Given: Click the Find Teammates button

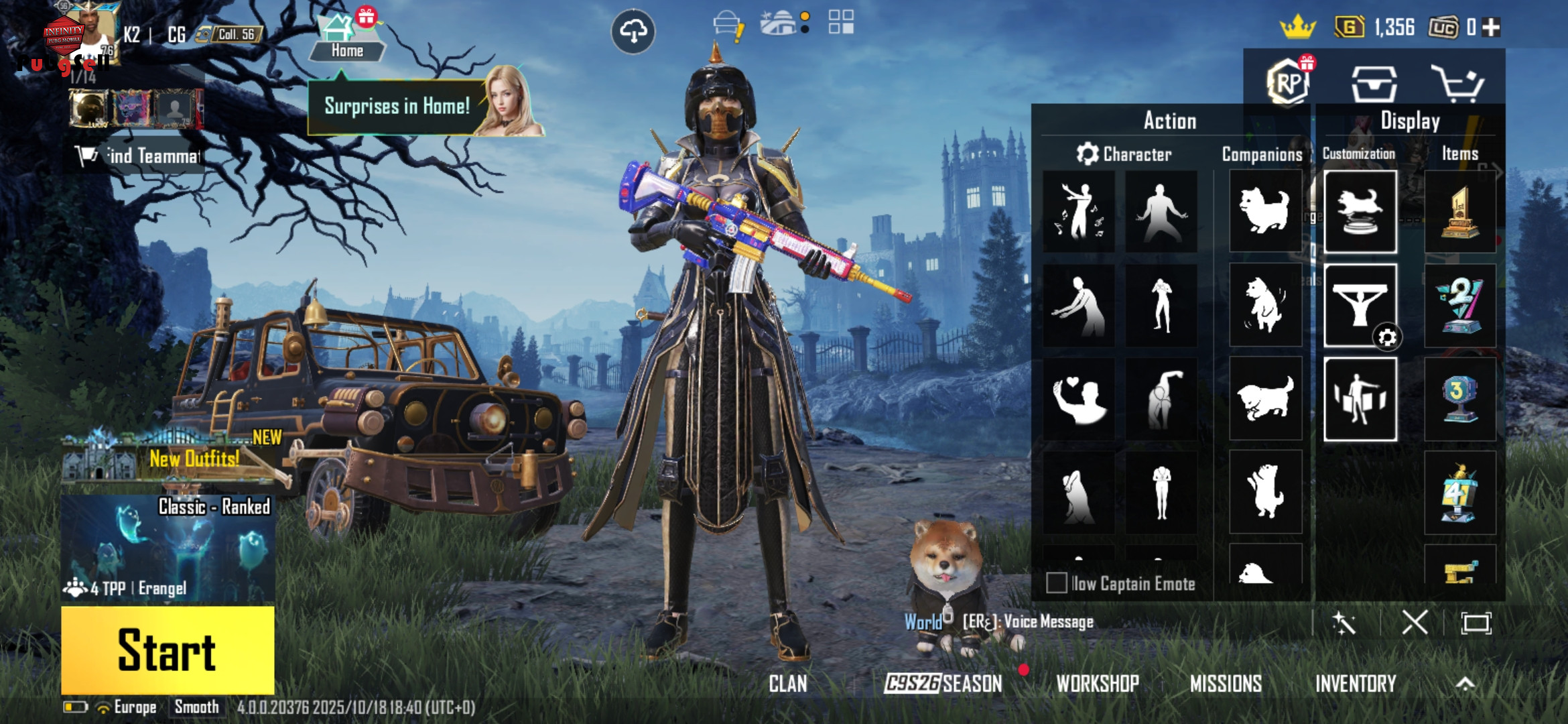Looking at the screenshot, I should coord(139,156).
